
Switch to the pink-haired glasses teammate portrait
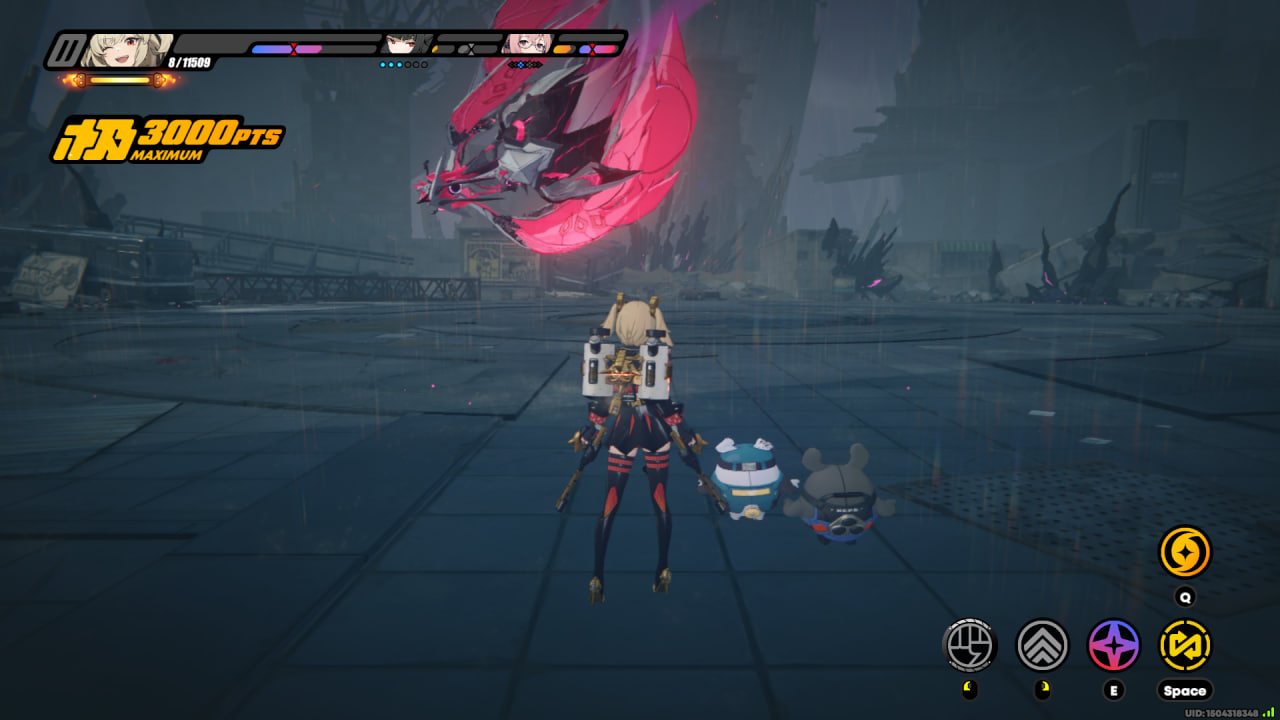526,44
